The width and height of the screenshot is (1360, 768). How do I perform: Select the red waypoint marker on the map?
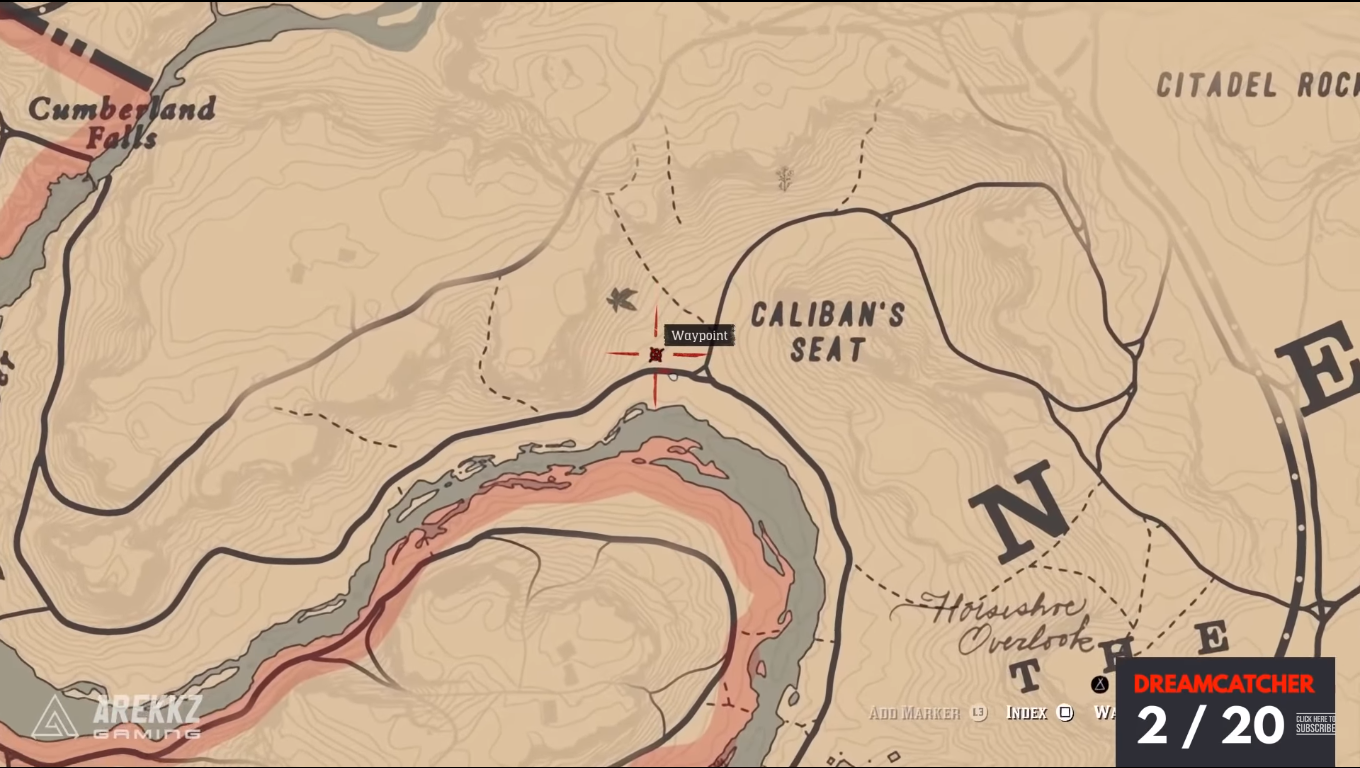click(x=656, y=354)
